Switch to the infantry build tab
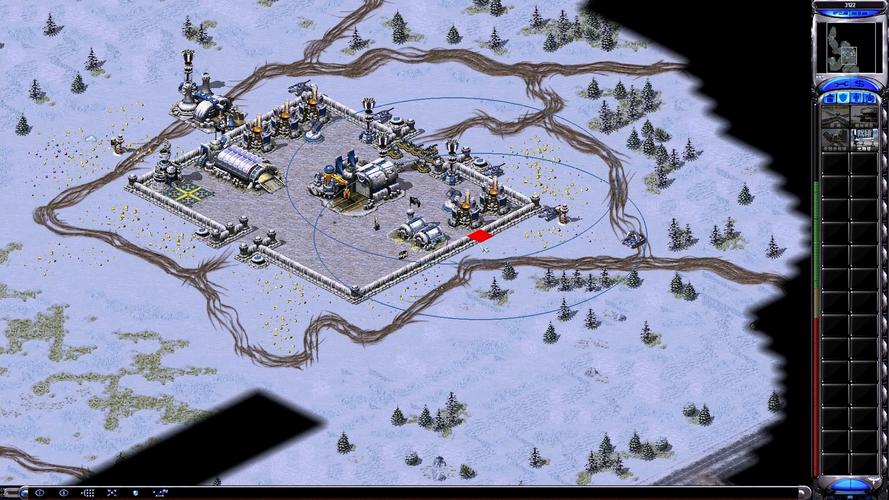Viewport: 889px width, 500px height. pyautogui.click(x=857, y=98)
